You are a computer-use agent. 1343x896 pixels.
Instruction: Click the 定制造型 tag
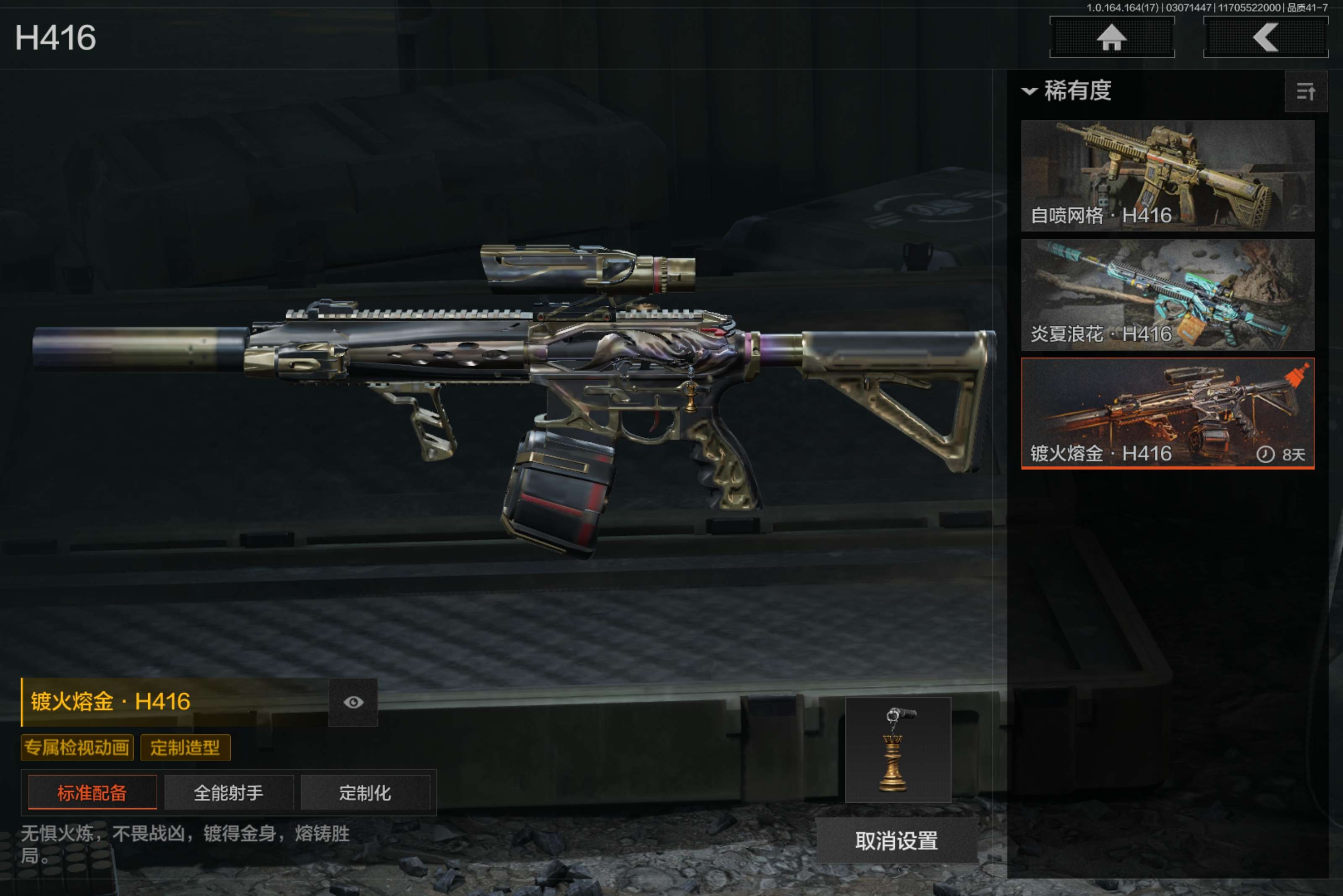(x=185, y=748)
